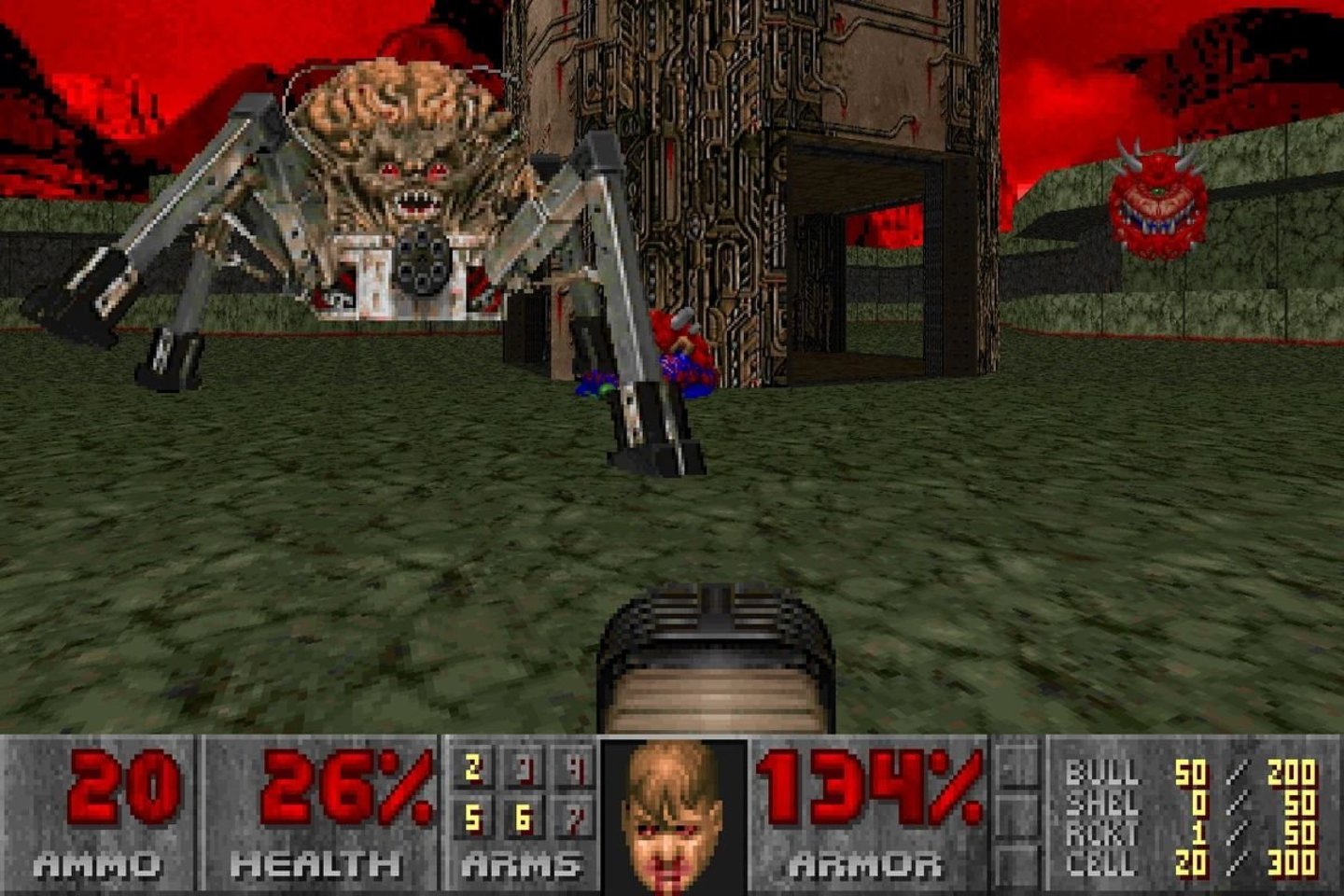Select weapon slot 2 in Arms panel
The height and width of the screenshot is (896, 1344).
click(473, 769)
